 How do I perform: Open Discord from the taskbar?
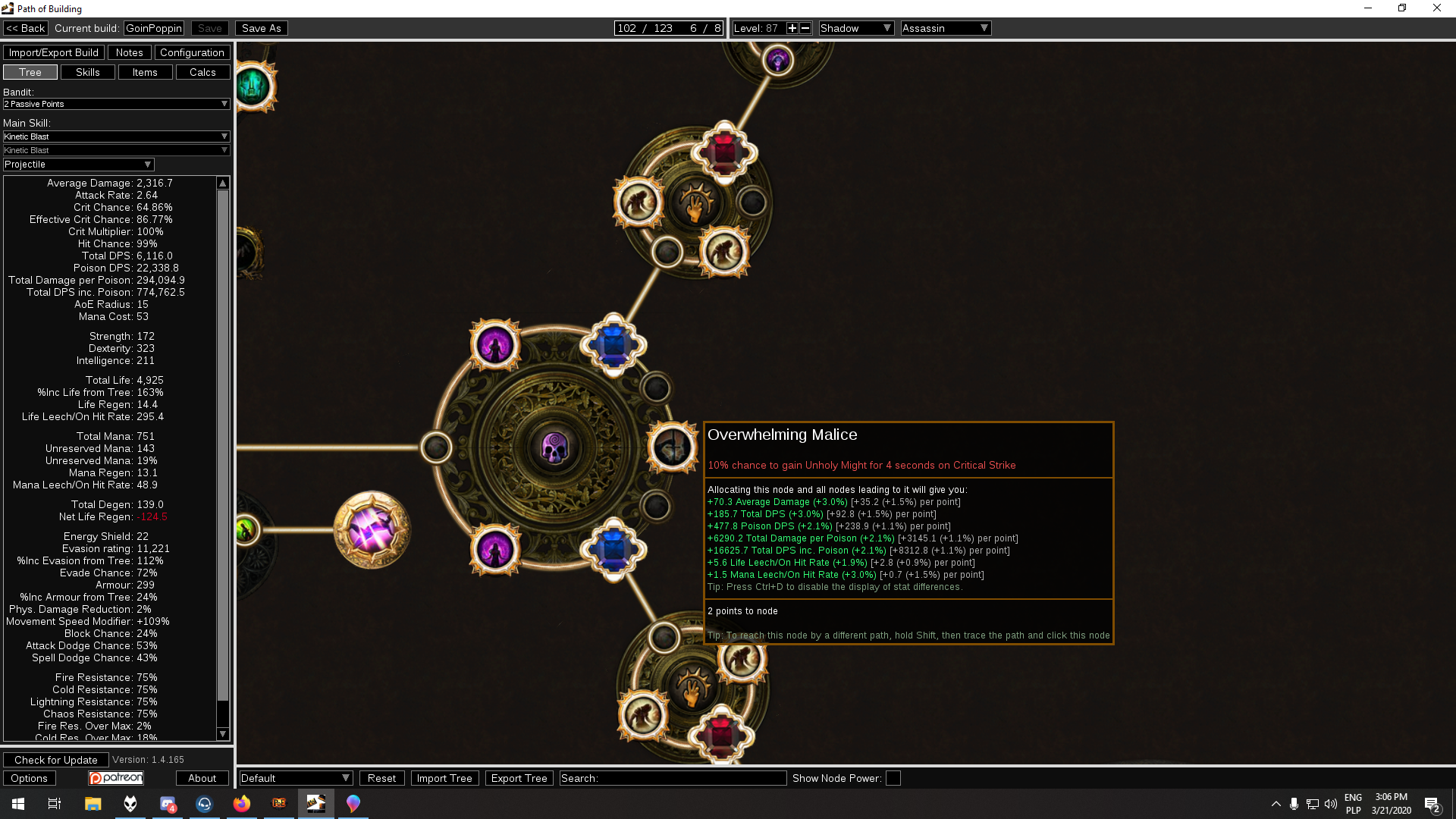click(x=168, y=803)
